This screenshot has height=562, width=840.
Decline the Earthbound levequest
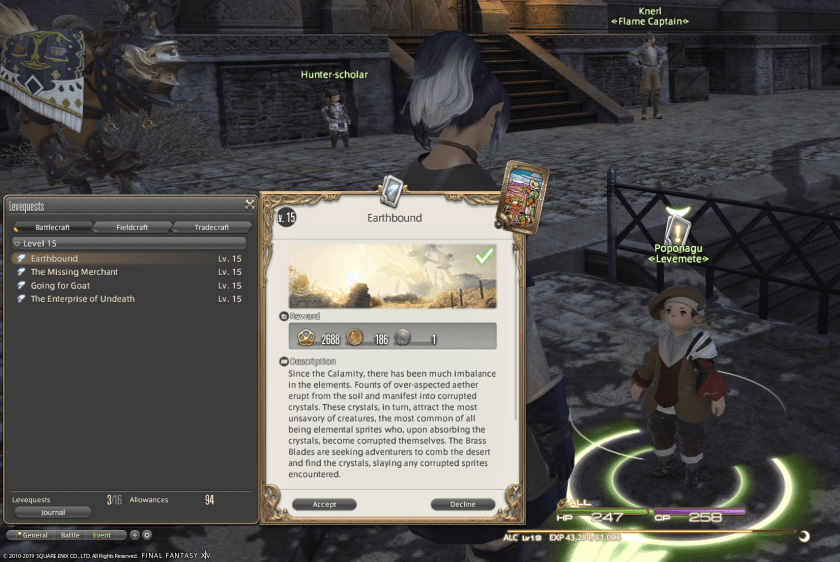463,504
